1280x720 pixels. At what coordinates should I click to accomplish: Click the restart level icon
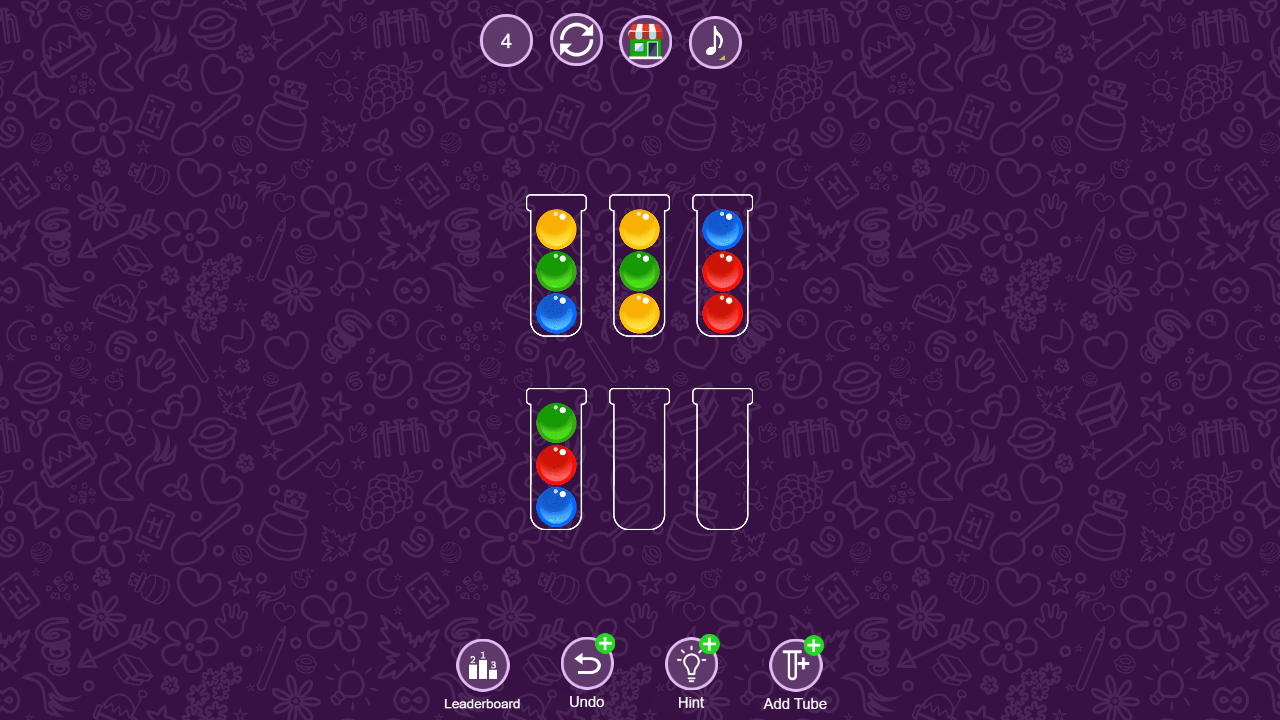[575, 41]
